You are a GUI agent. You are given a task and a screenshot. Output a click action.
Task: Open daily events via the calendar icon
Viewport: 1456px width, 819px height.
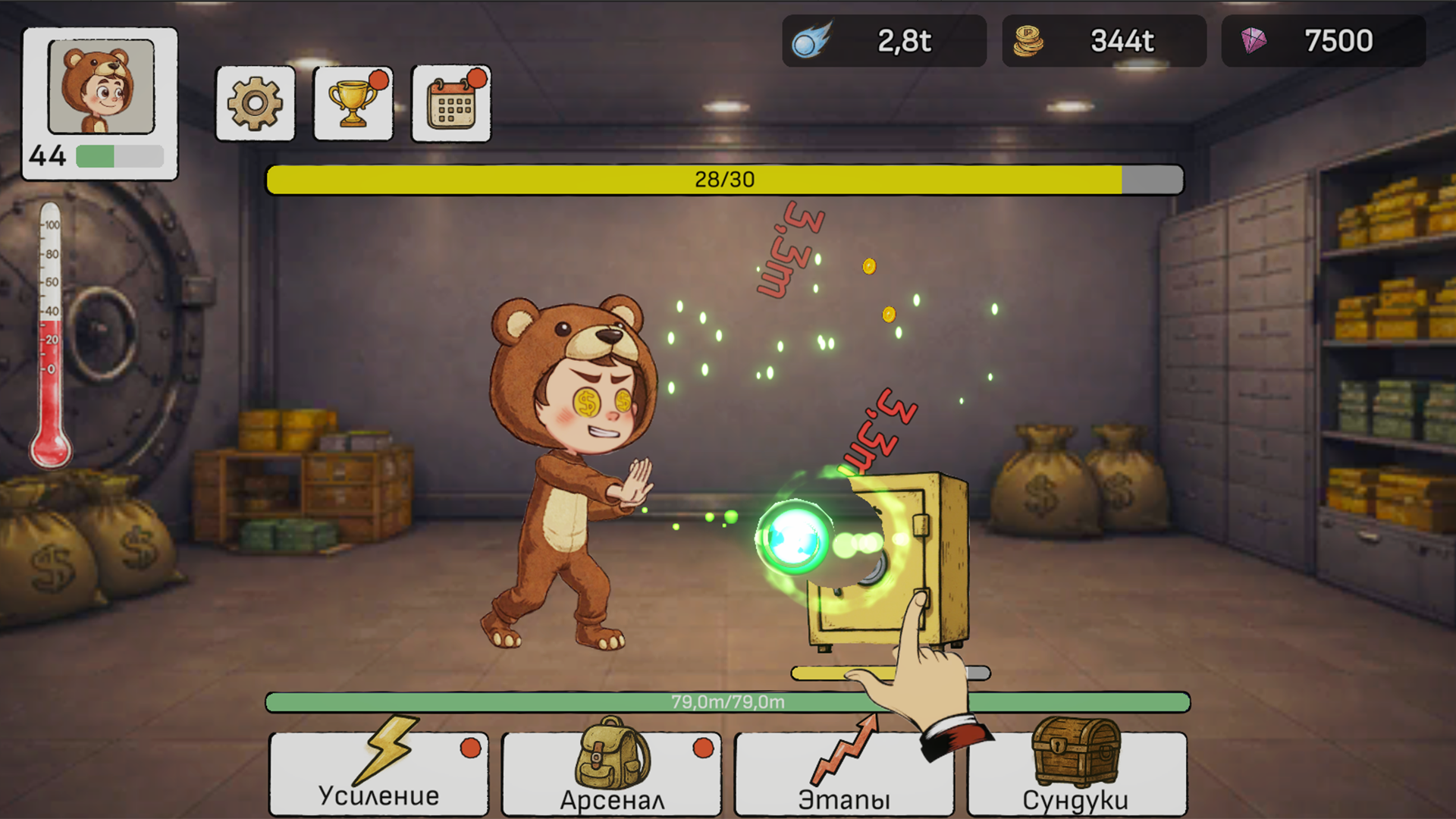click(450, 103)
